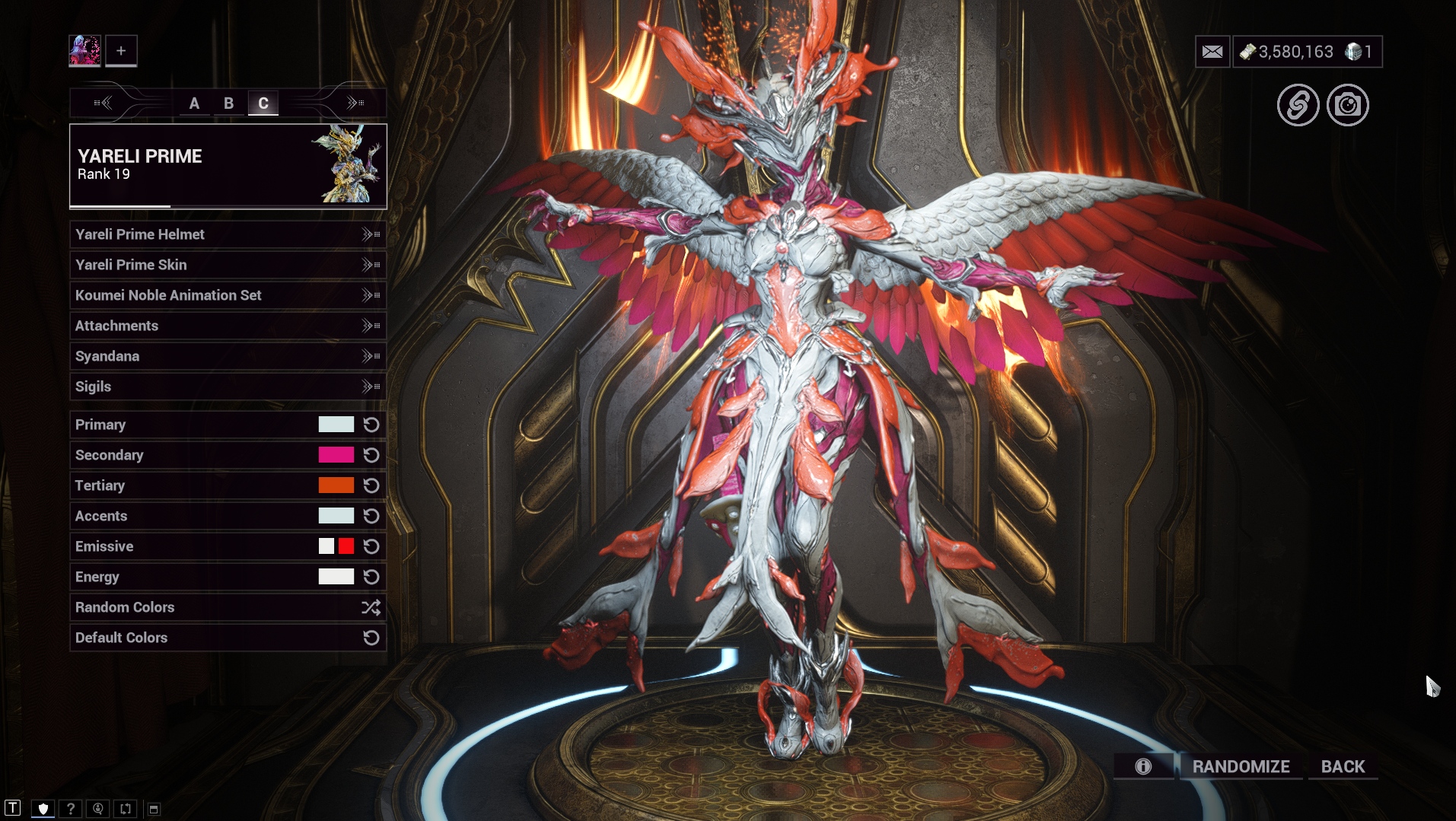Apply Random Colors
1456x821 pixels.
(228, 607)
